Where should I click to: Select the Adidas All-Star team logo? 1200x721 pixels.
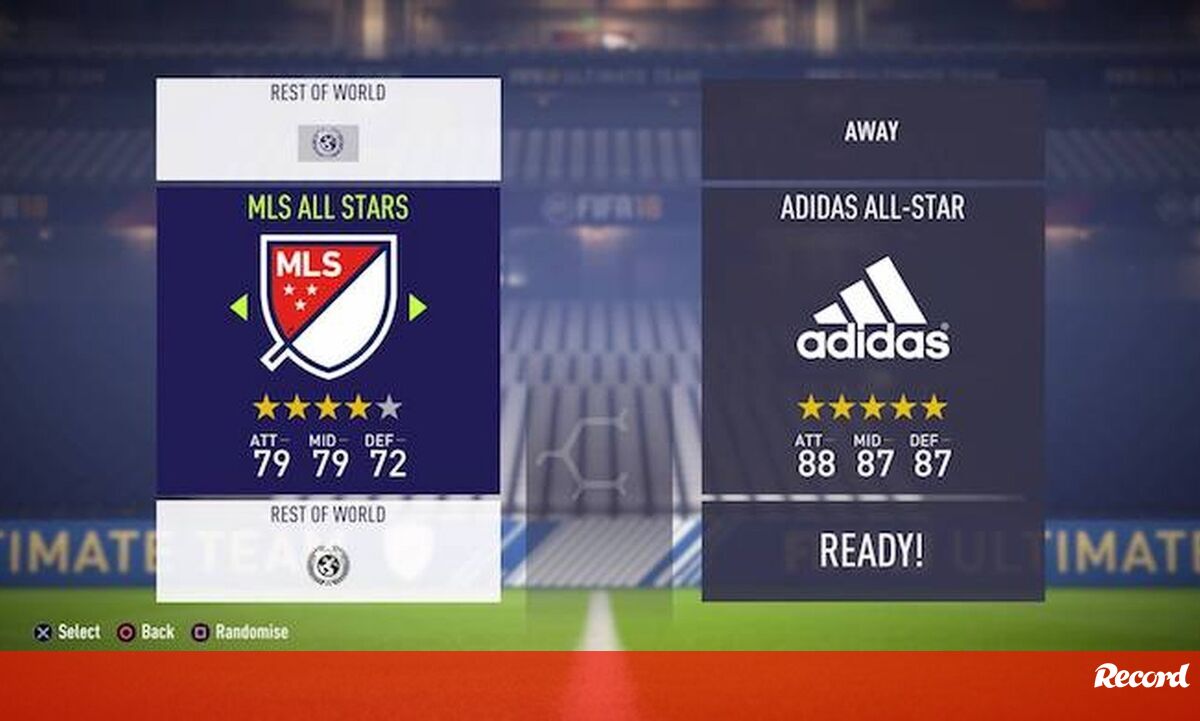(872, 309)
